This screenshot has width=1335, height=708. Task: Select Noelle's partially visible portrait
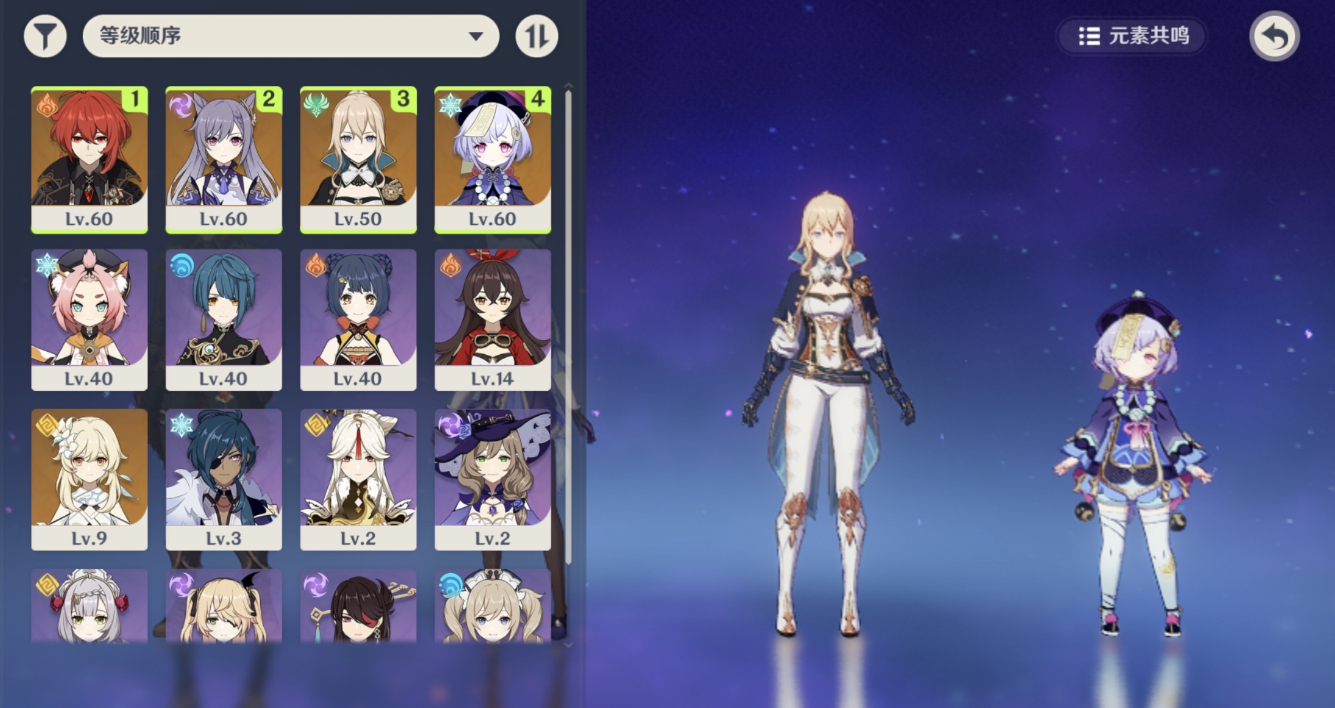(89, 606)
